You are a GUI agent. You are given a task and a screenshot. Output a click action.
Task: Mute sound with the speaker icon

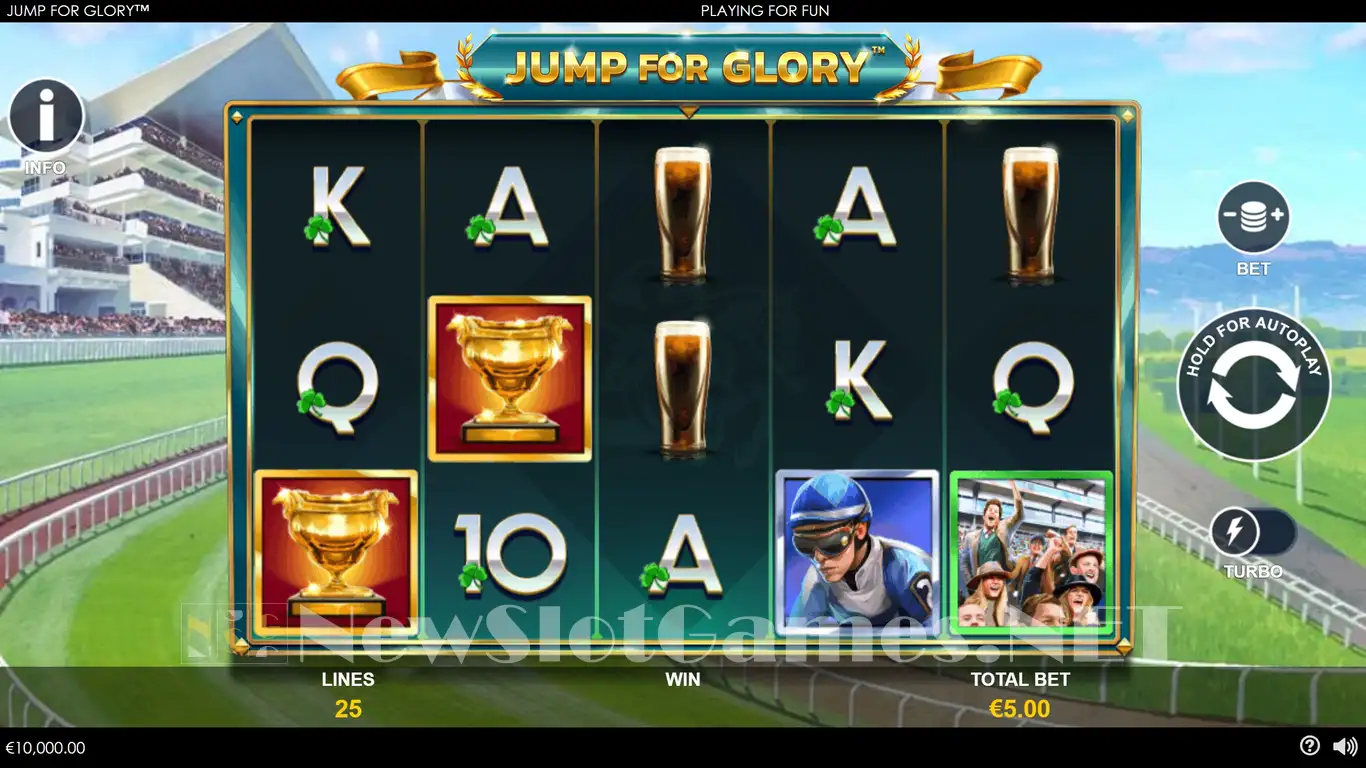click(1345, 746)
